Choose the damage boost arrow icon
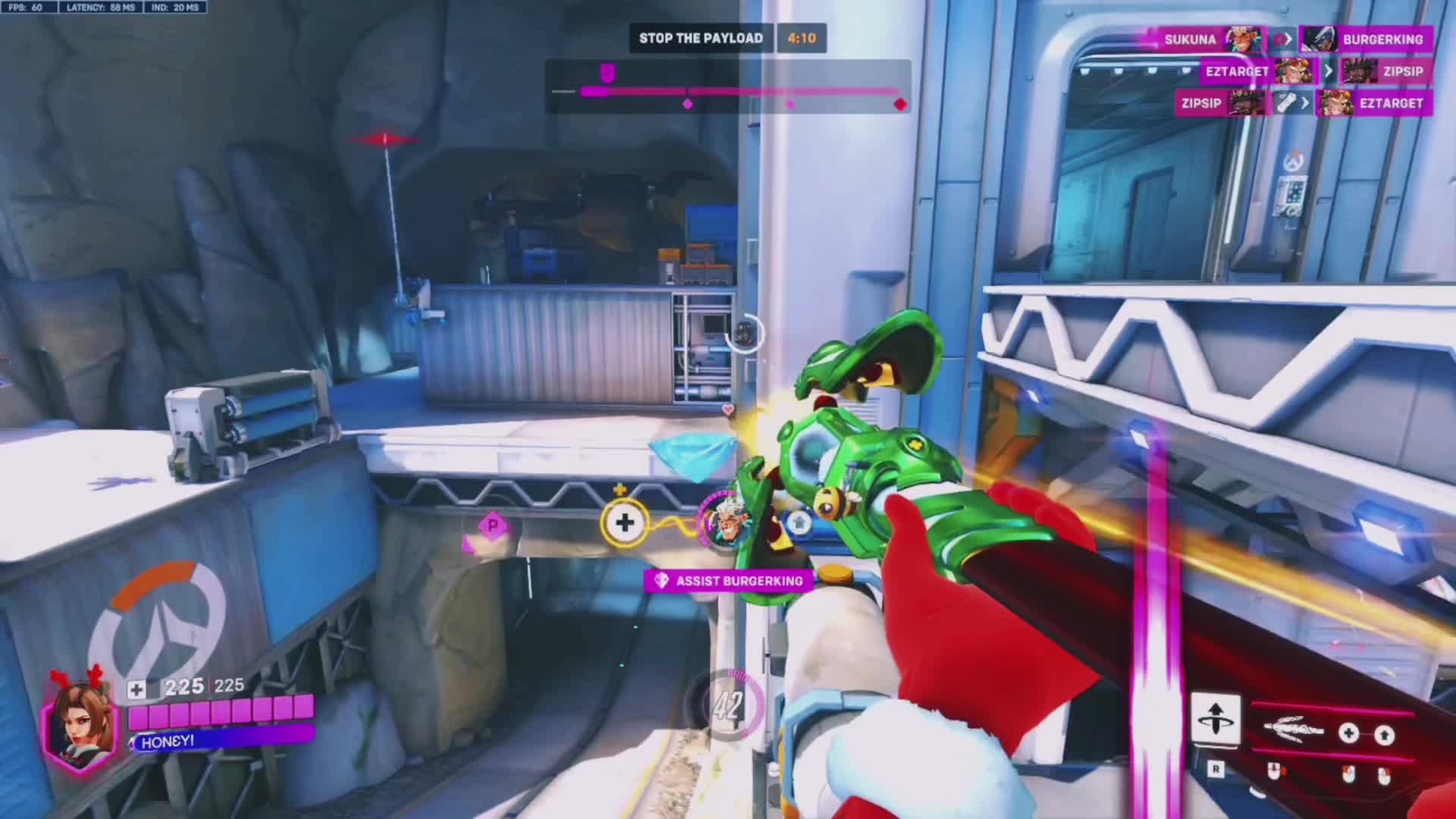 pyautogui.click(x=1385, y=734)
